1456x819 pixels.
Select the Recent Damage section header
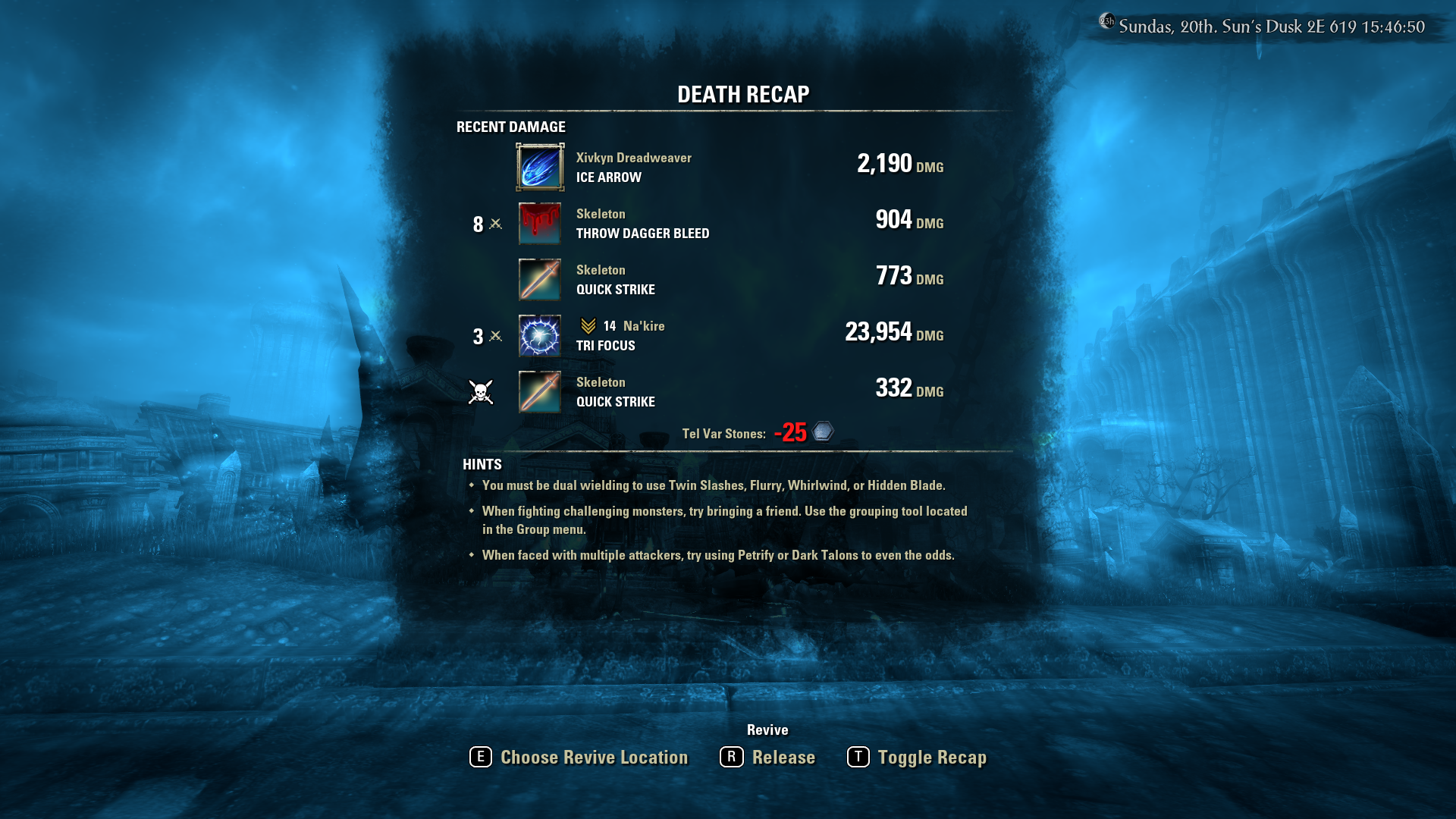click(x=510, y=127)
